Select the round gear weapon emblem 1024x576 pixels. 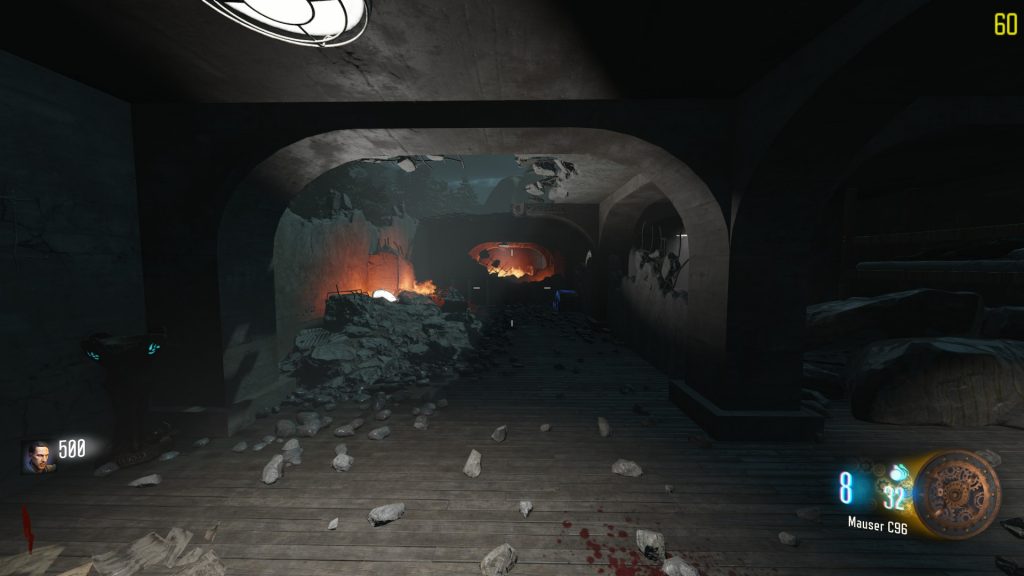coord(957,494)
